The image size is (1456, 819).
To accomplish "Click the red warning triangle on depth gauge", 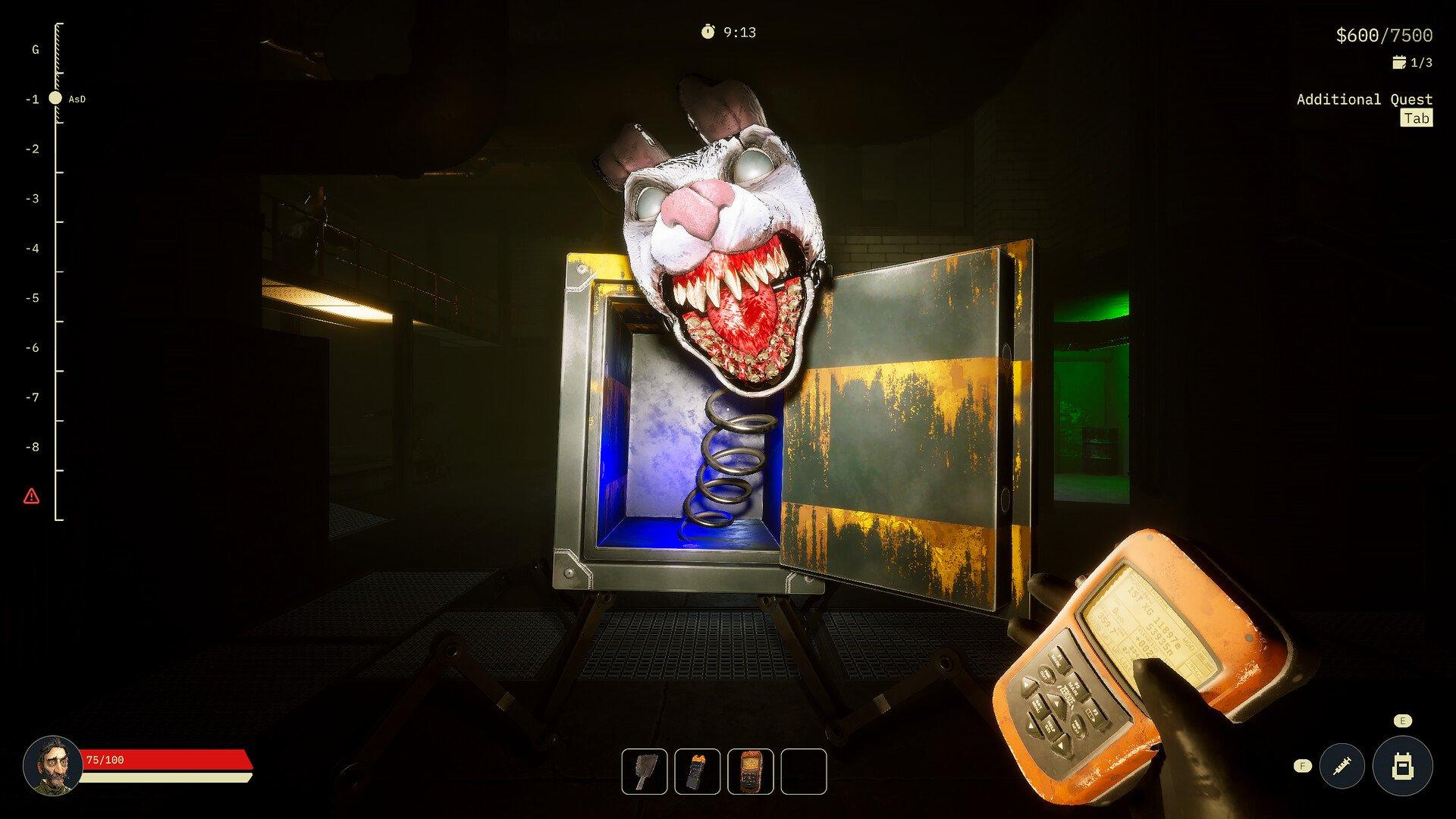I will [x=31, y=497].
